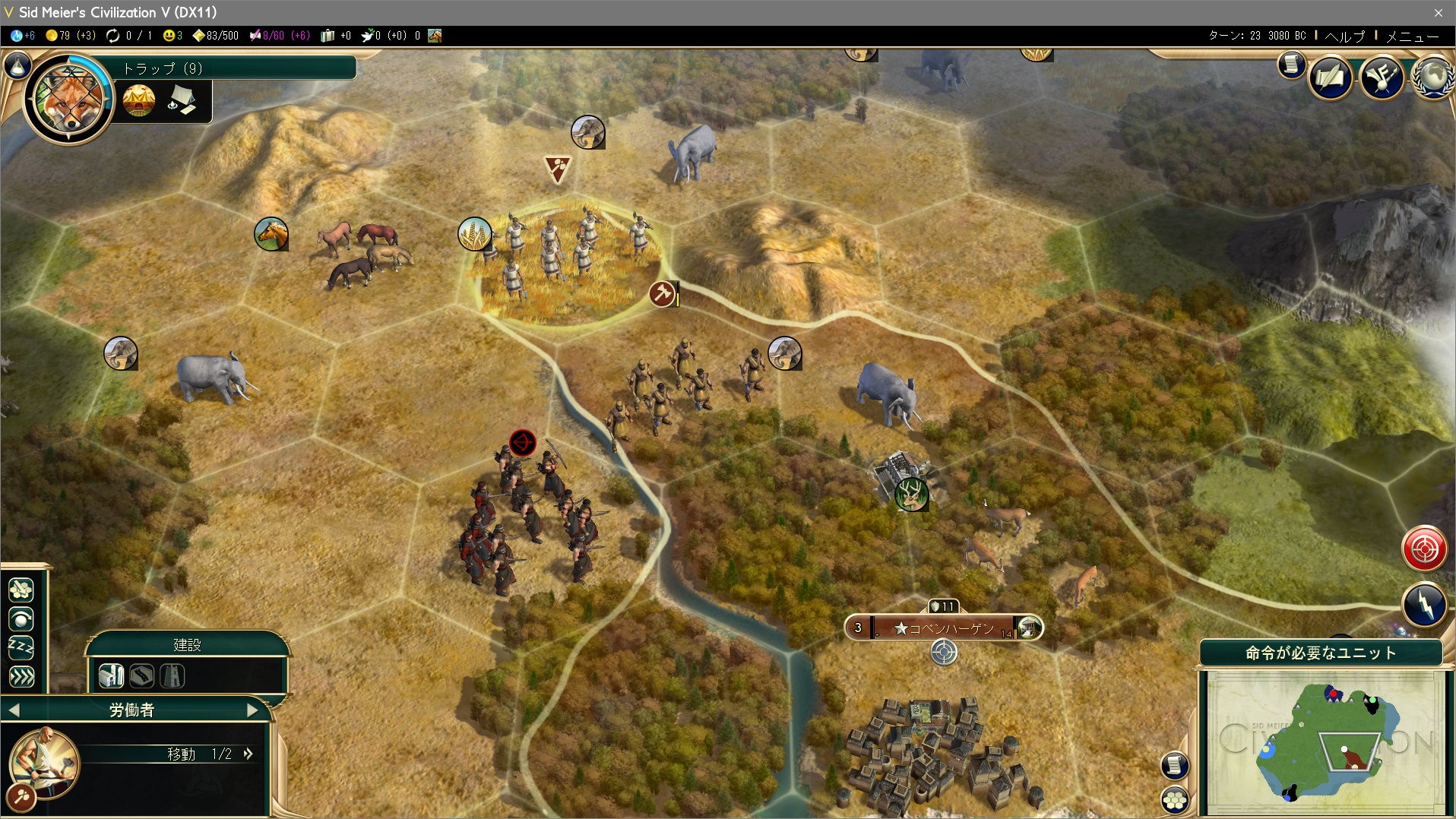This screenshot has height=819, width=1456.
Task: Open the red target notification
Action: coord(1424,548)
